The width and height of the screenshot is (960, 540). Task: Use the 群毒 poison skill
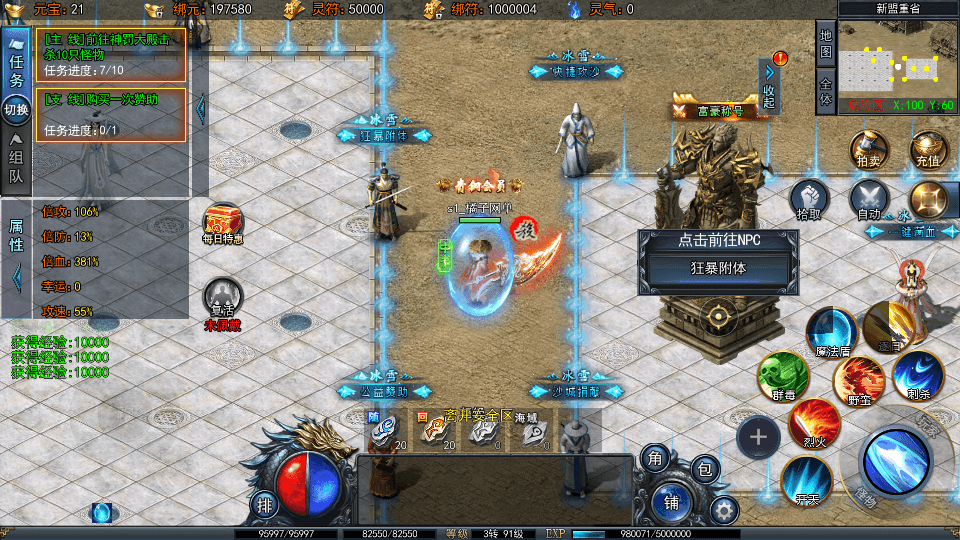(x=781, y=376)
